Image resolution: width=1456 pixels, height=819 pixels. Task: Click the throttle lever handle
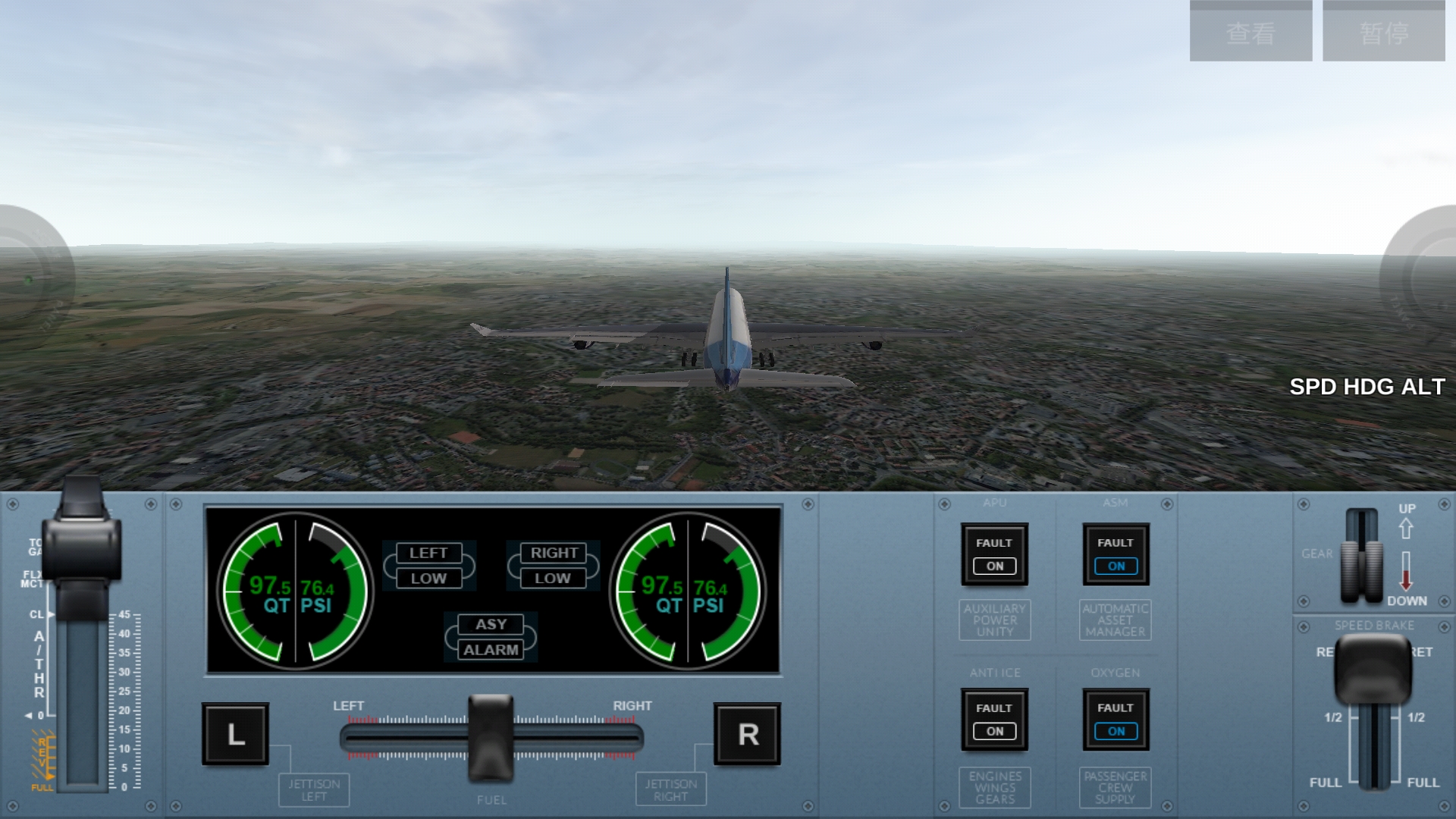82,538
